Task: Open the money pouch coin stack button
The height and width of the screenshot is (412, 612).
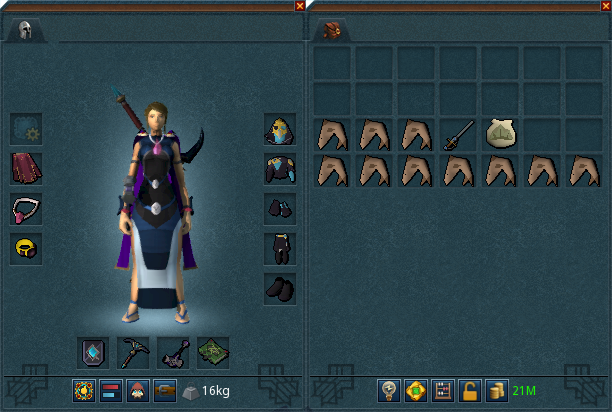Action: [x=495, y=390]
